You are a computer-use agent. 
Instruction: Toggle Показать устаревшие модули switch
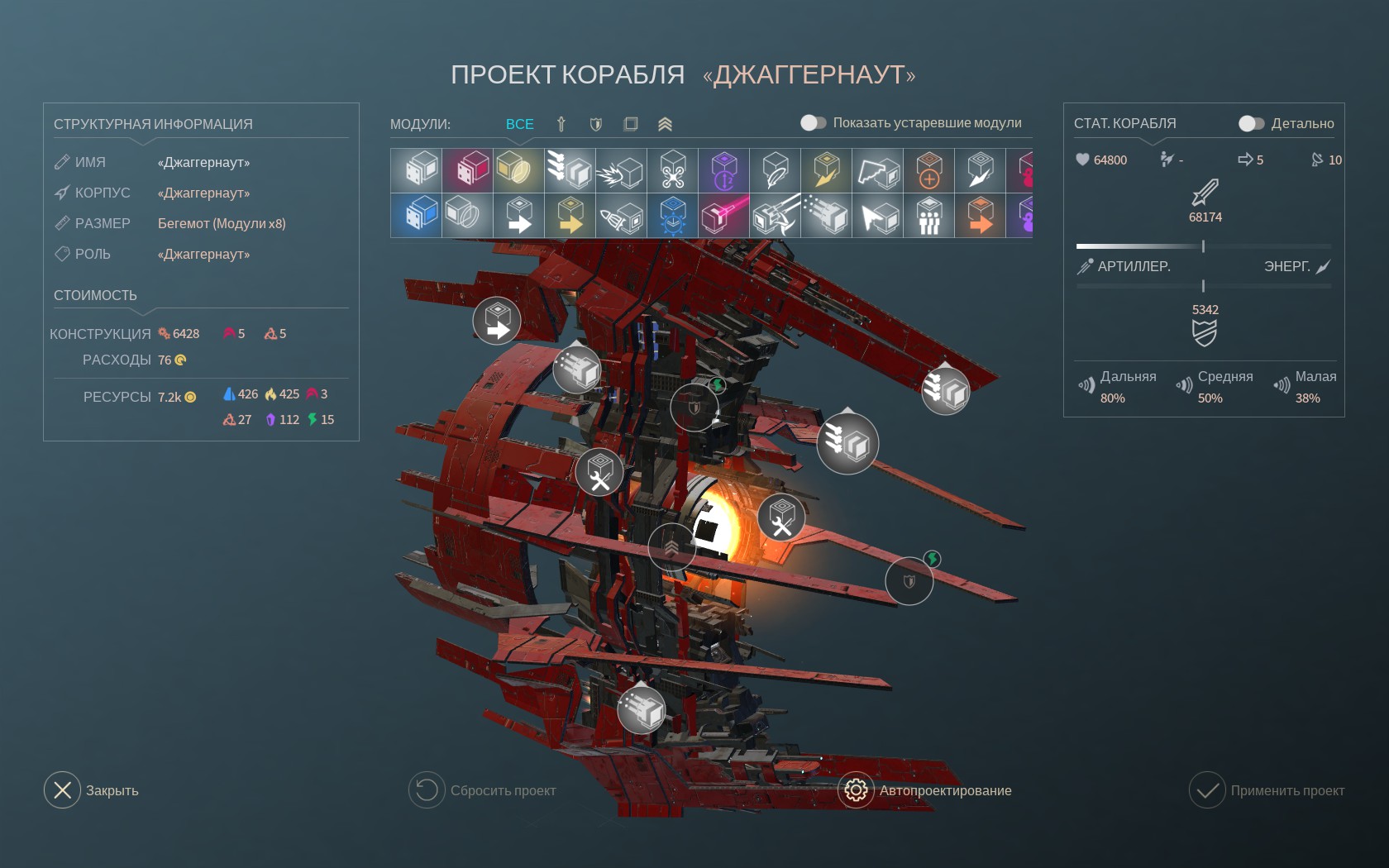813,123
